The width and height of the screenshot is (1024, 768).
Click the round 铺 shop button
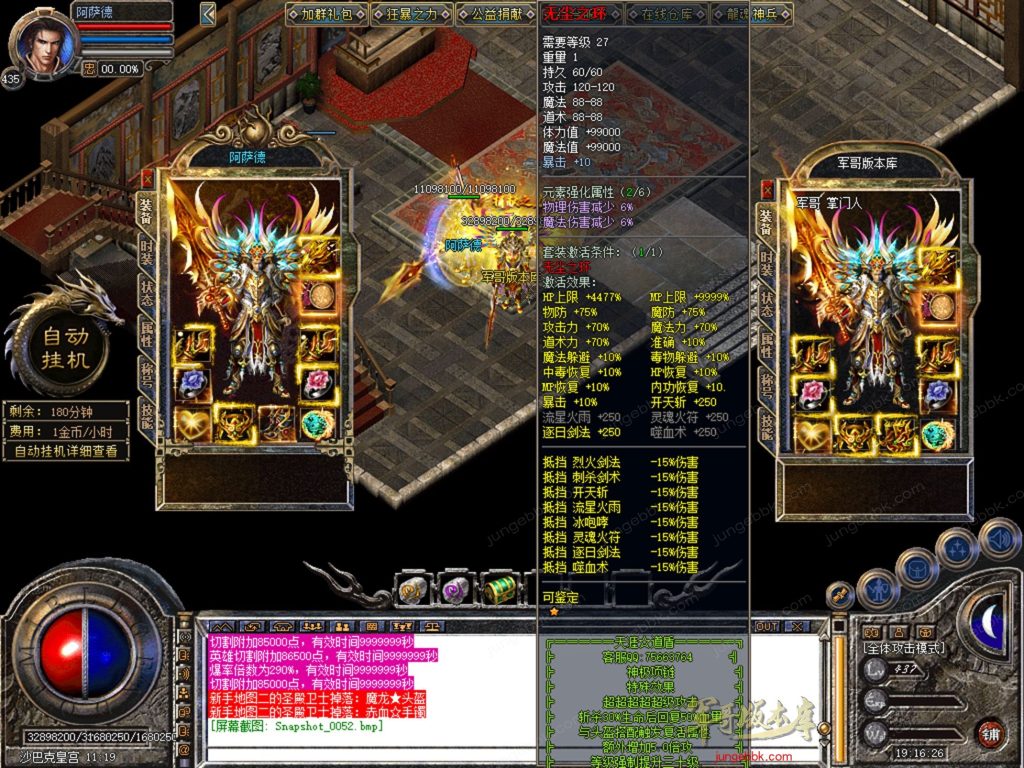990,733
